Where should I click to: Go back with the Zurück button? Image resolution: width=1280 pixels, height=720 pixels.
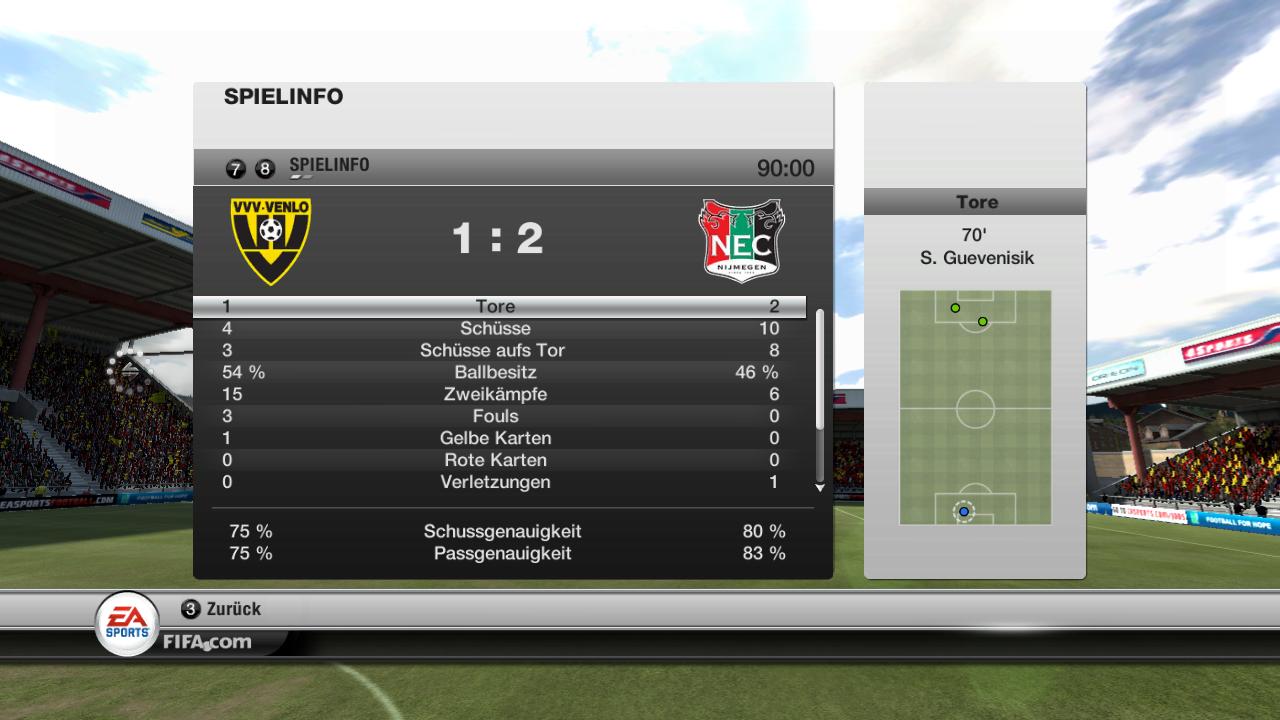coord(222,609)
